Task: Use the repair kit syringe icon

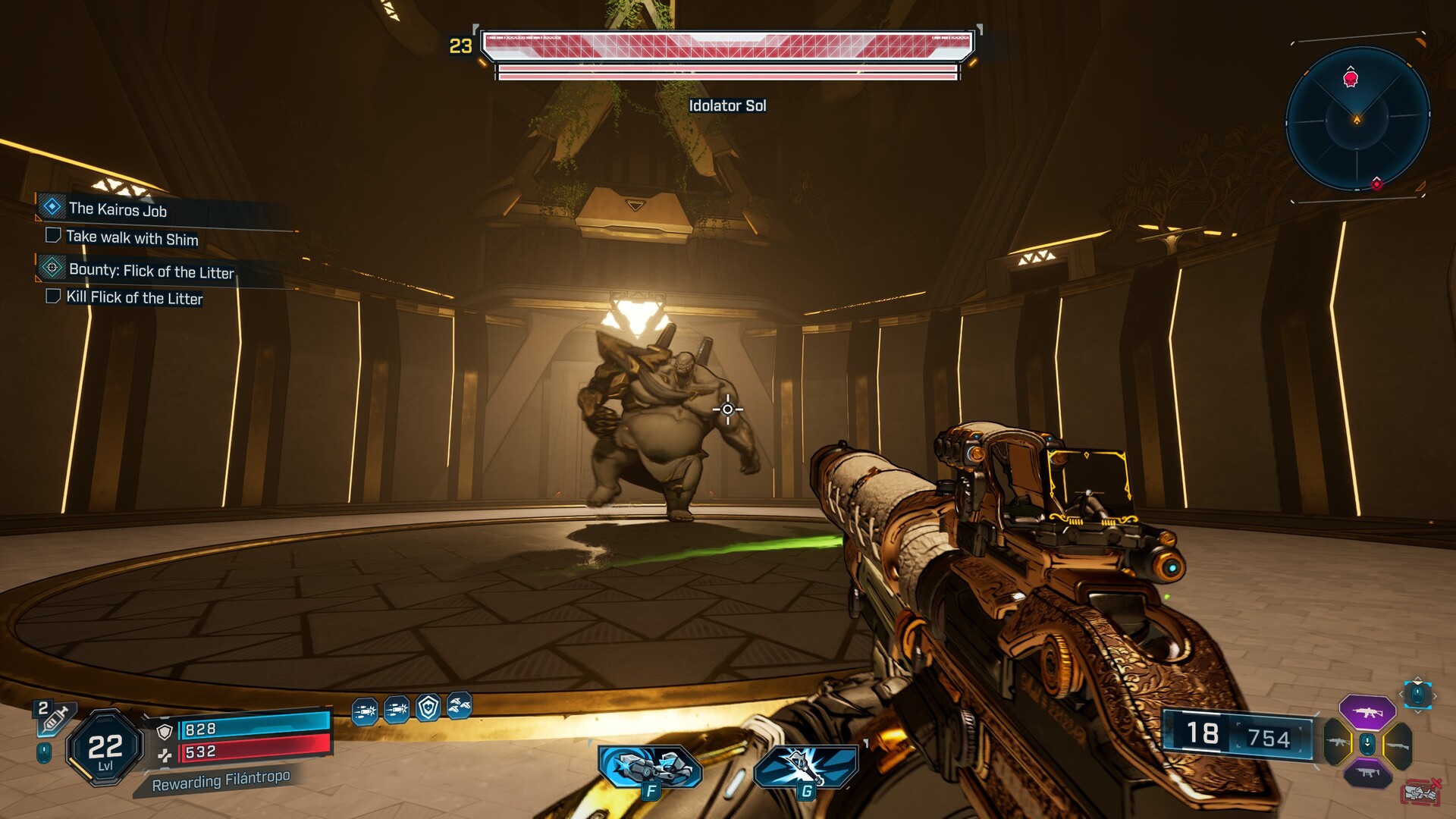Action: [53, 718]
